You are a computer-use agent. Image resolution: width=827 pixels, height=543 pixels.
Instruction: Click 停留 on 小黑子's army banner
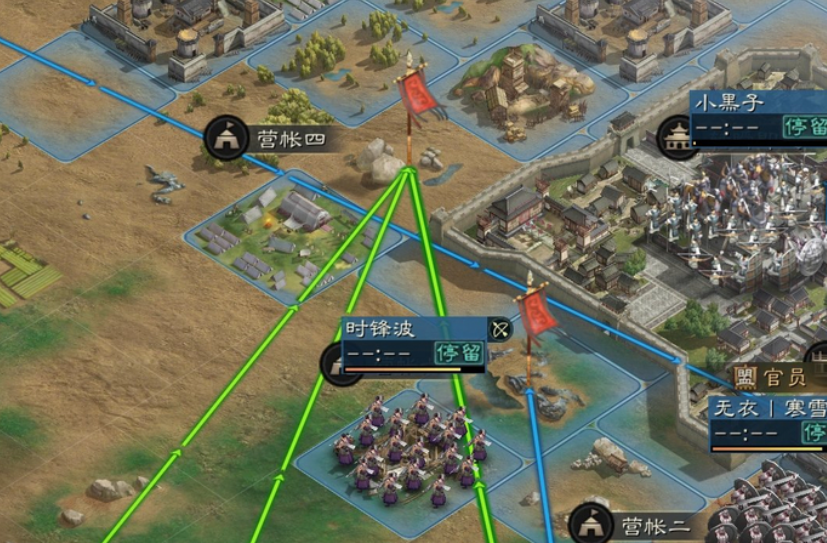click(x=802, y=127)
